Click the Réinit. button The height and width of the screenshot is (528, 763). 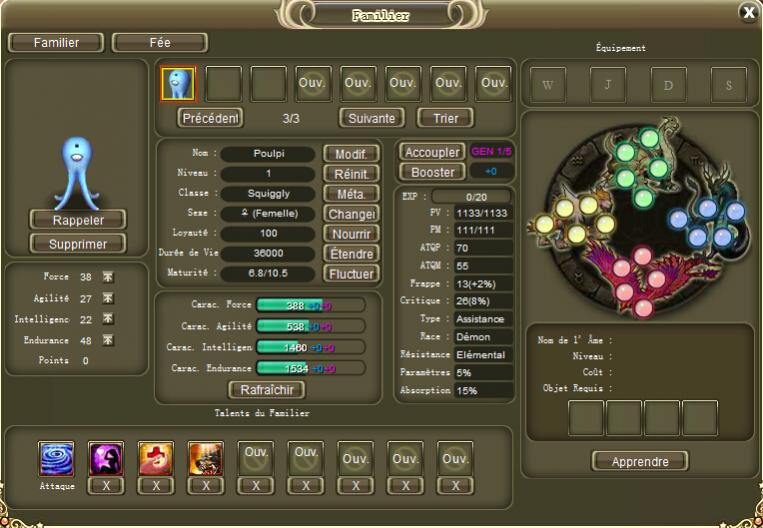tap(351, 174)
